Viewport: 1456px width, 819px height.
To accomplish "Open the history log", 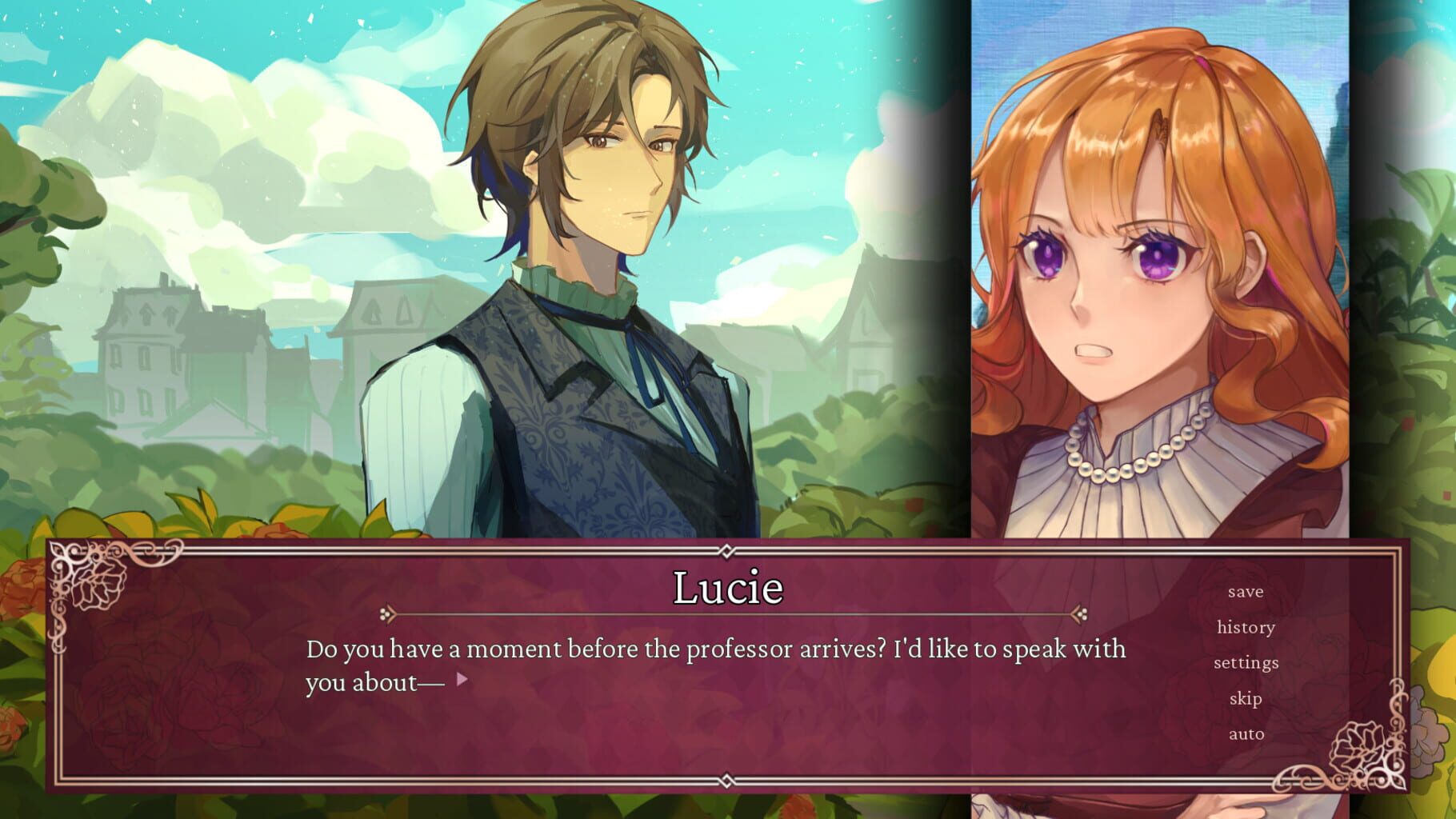I will coord(1246,627).
